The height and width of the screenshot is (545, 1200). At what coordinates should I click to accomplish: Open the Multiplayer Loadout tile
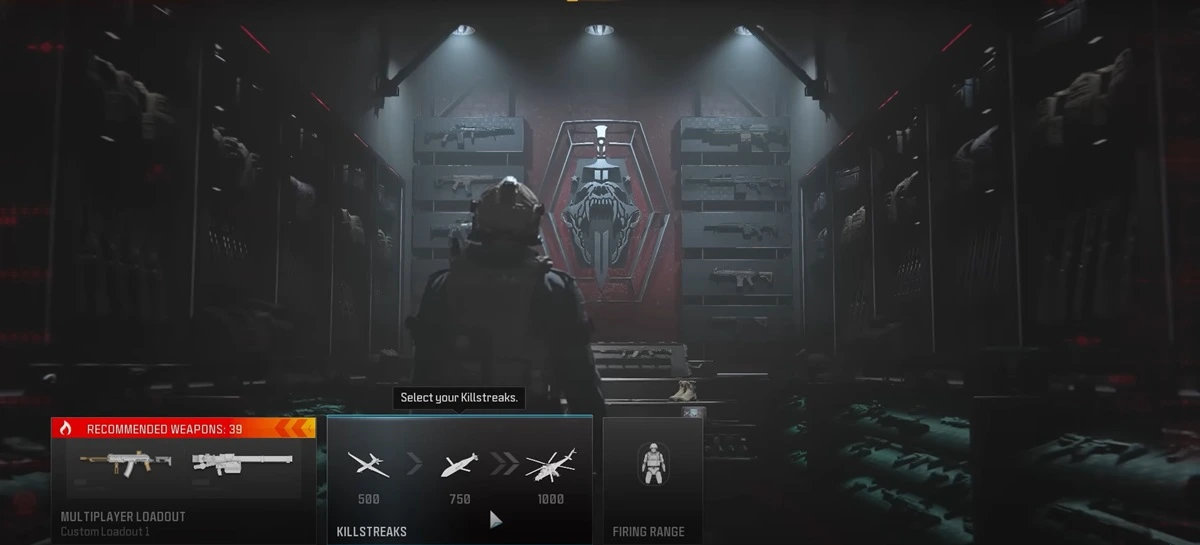coord(184,480)
